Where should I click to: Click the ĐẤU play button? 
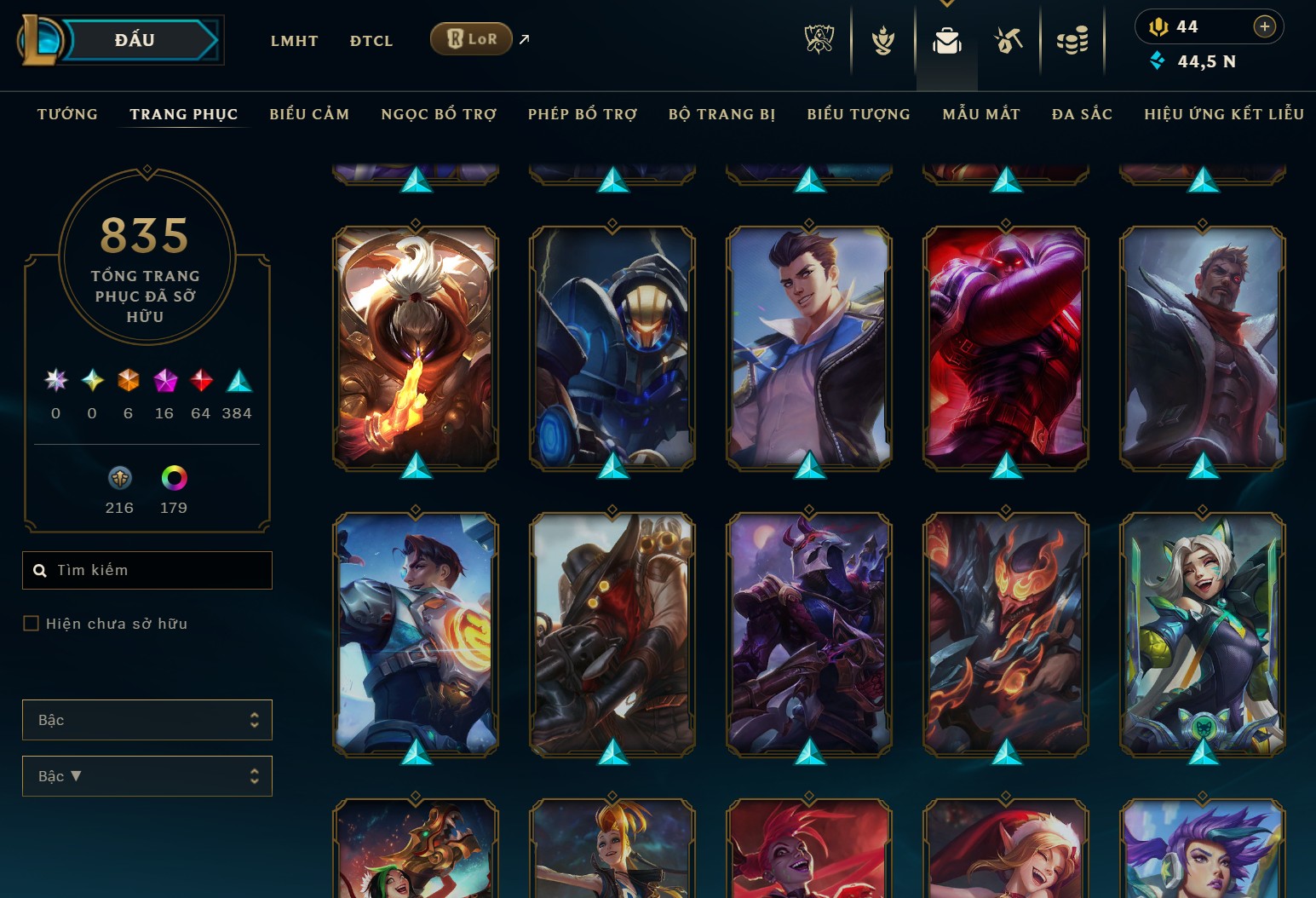[x=136, y=39]
